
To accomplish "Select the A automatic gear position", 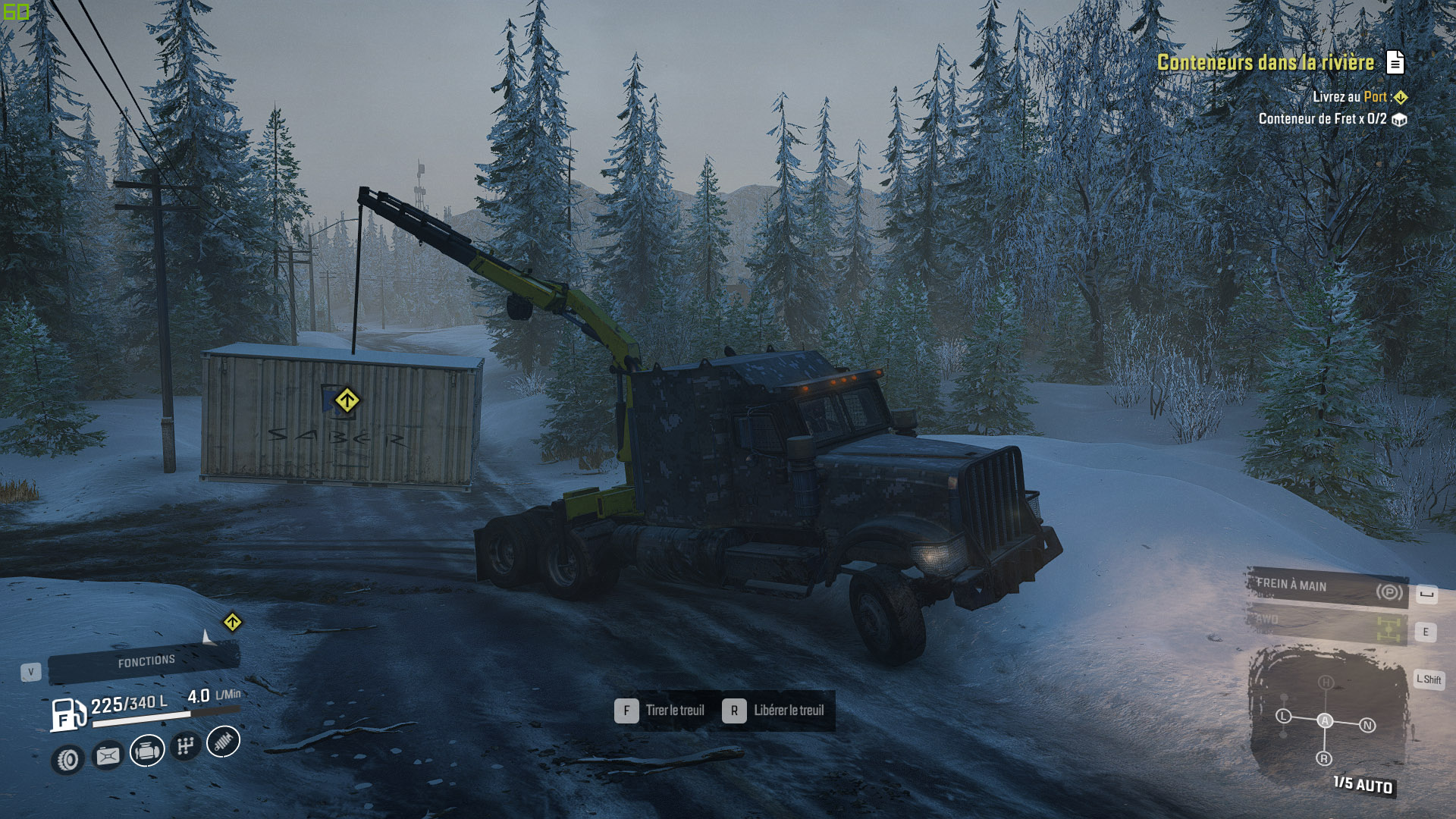I will click(1325, 721).
